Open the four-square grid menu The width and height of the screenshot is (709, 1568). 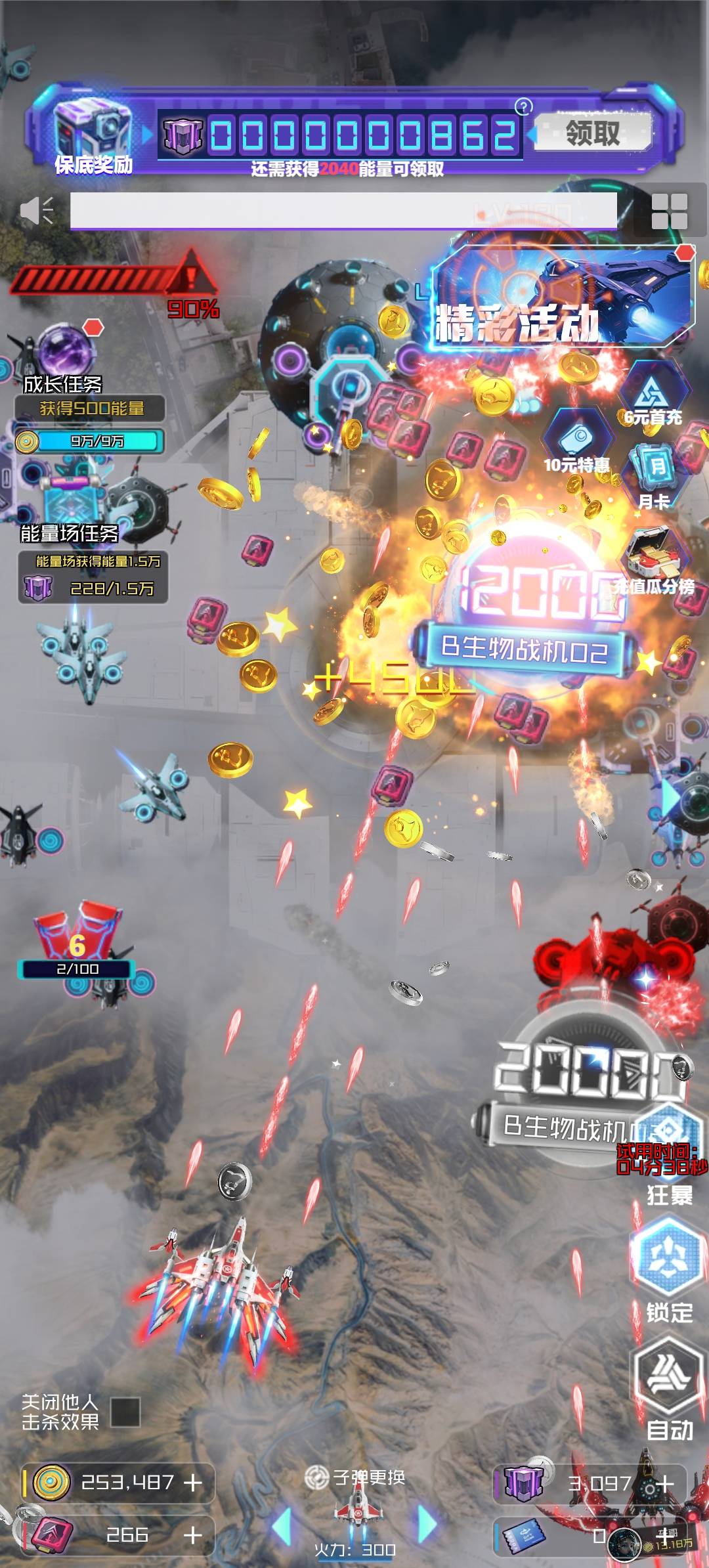669,211
